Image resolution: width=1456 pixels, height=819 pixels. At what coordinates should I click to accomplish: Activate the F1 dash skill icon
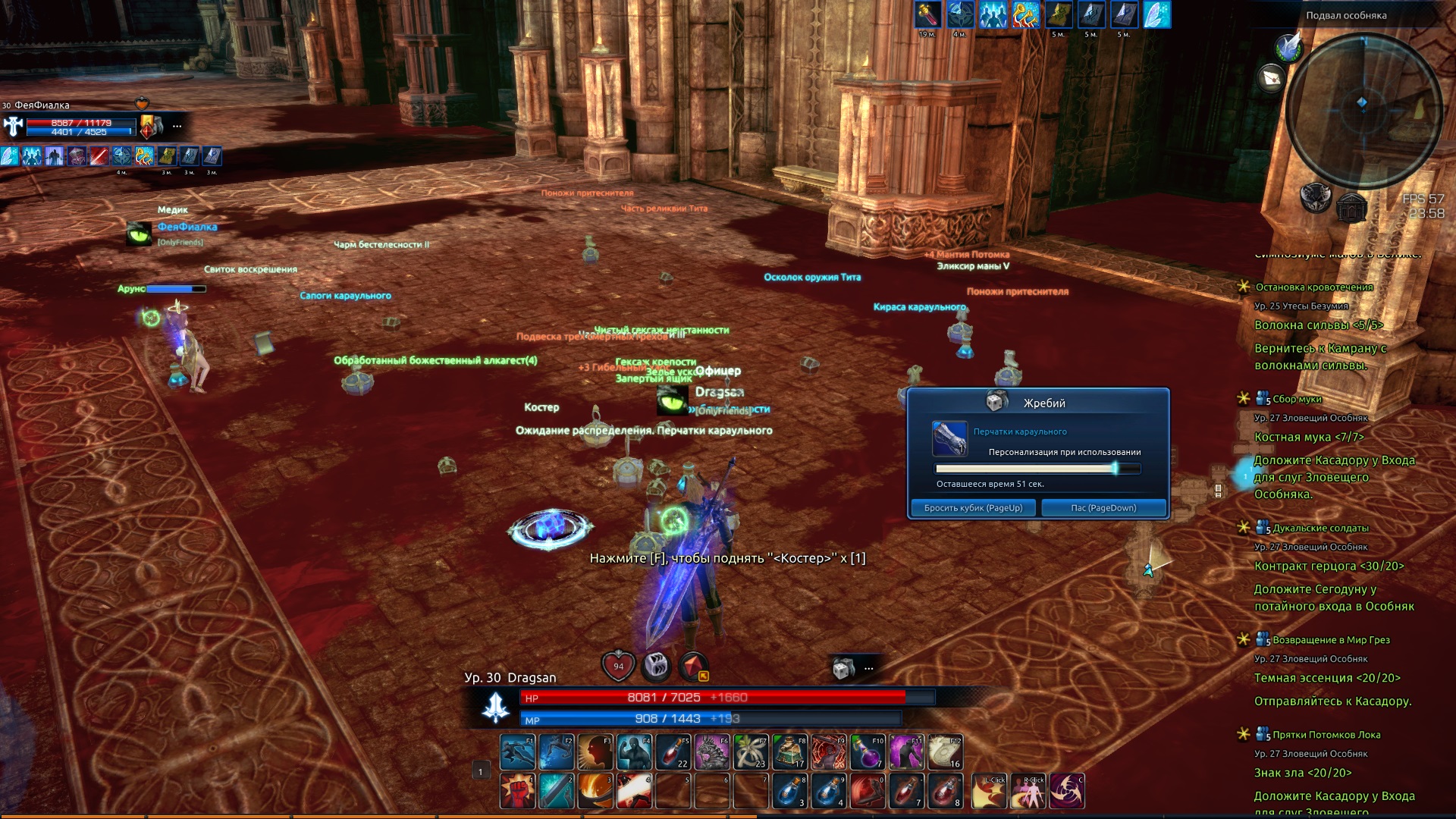(517, 752)
